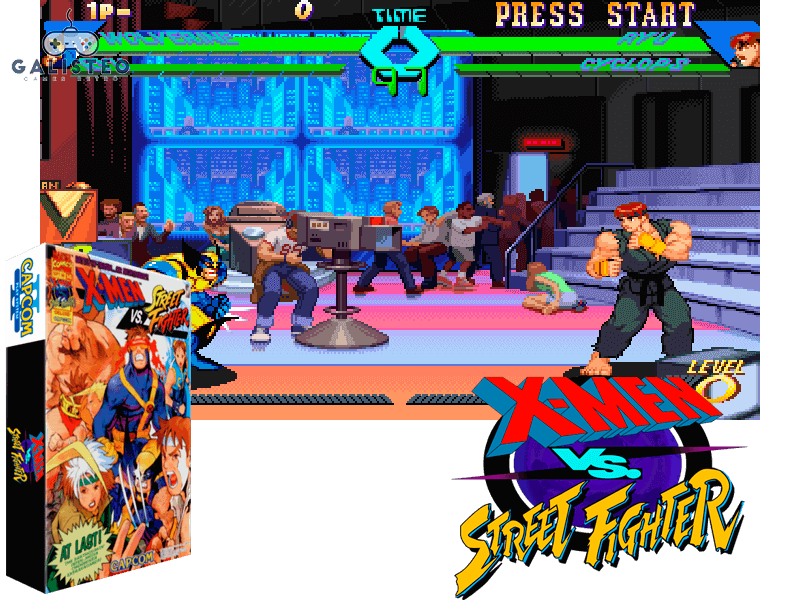Click Ryu's character portrait in the HUD

(745, 48)
